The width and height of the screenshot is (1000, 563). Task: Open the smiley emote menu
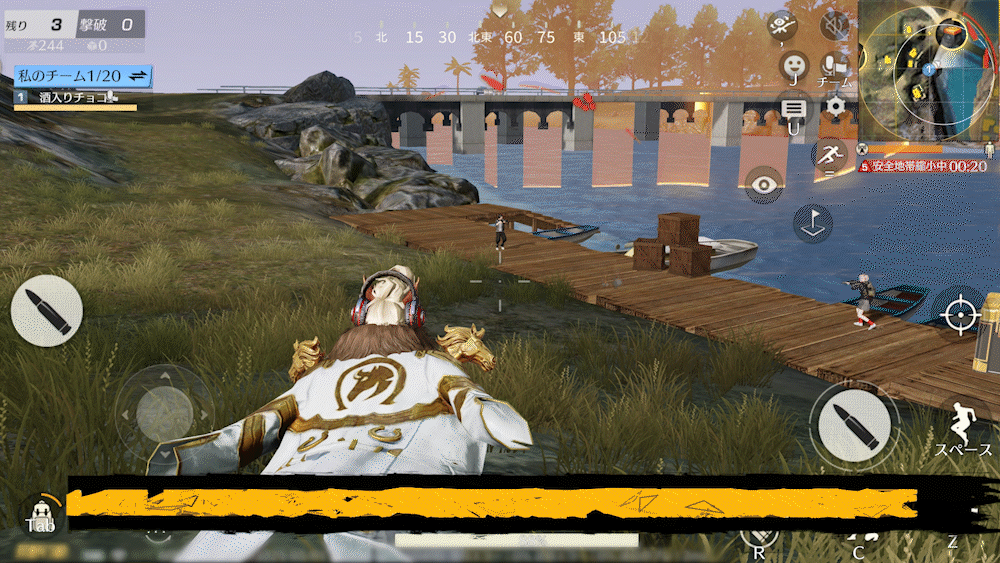pos(794,64)
